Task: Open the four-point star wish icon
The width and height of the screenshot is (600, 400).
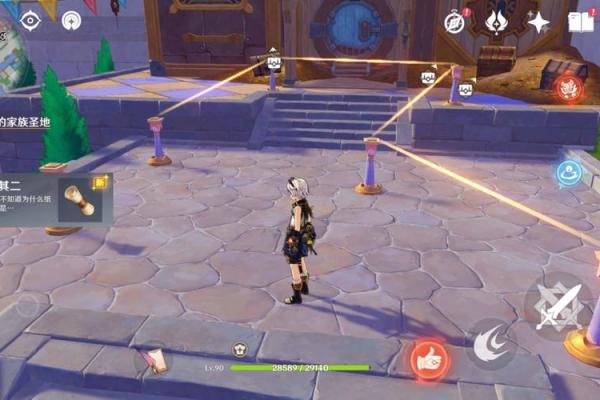Action: pos(539,21)
